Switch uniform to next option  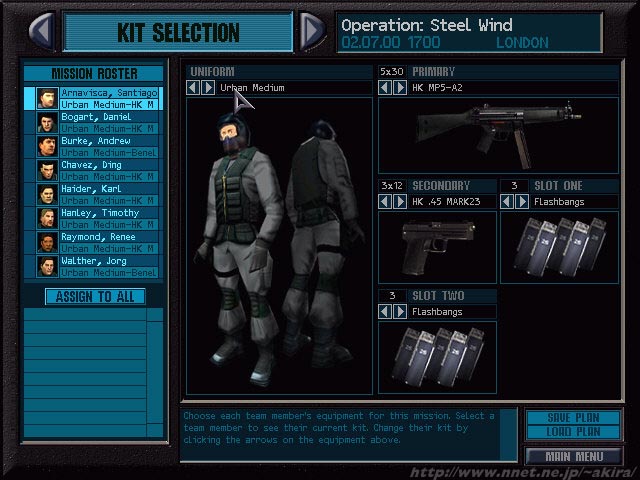coord(208,88)
